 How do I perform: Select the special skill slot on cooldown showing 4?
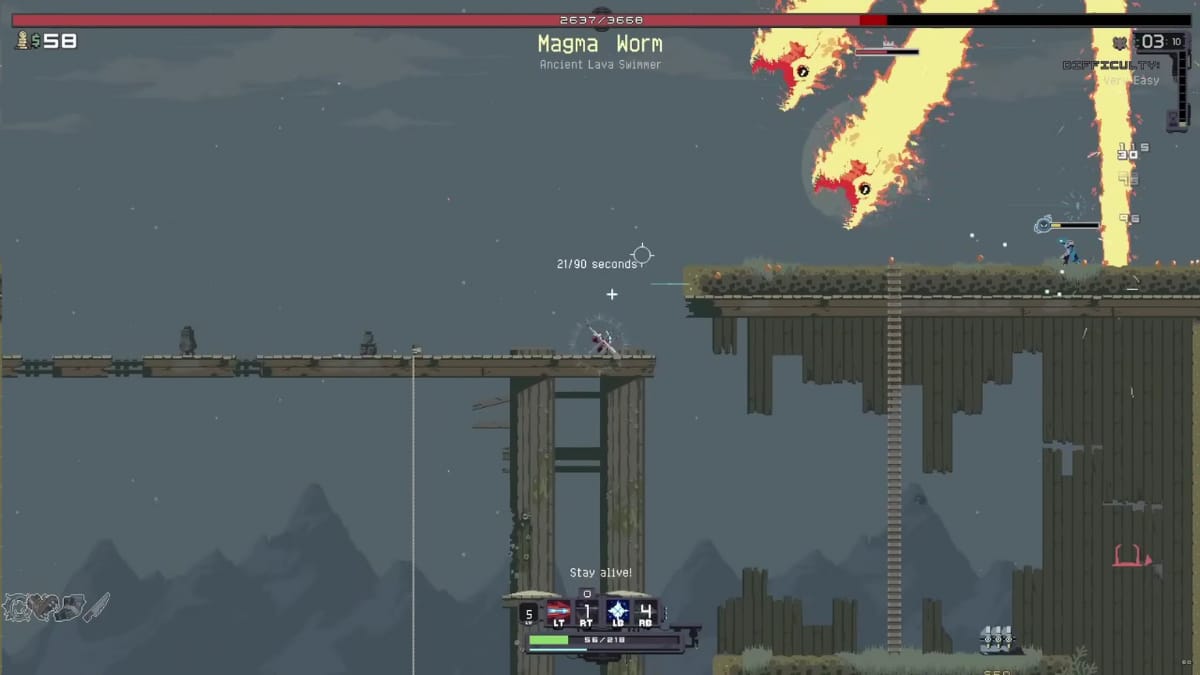click(x=646, y=612)
